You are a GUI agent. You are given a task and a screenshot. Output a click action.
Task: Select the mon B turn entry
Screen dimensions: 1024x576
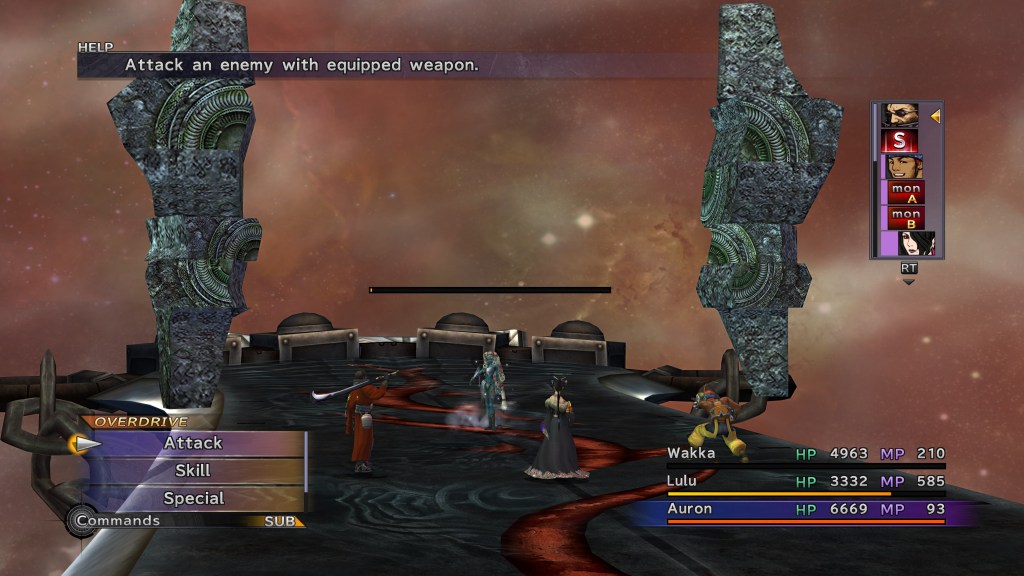tap(906, 218)
